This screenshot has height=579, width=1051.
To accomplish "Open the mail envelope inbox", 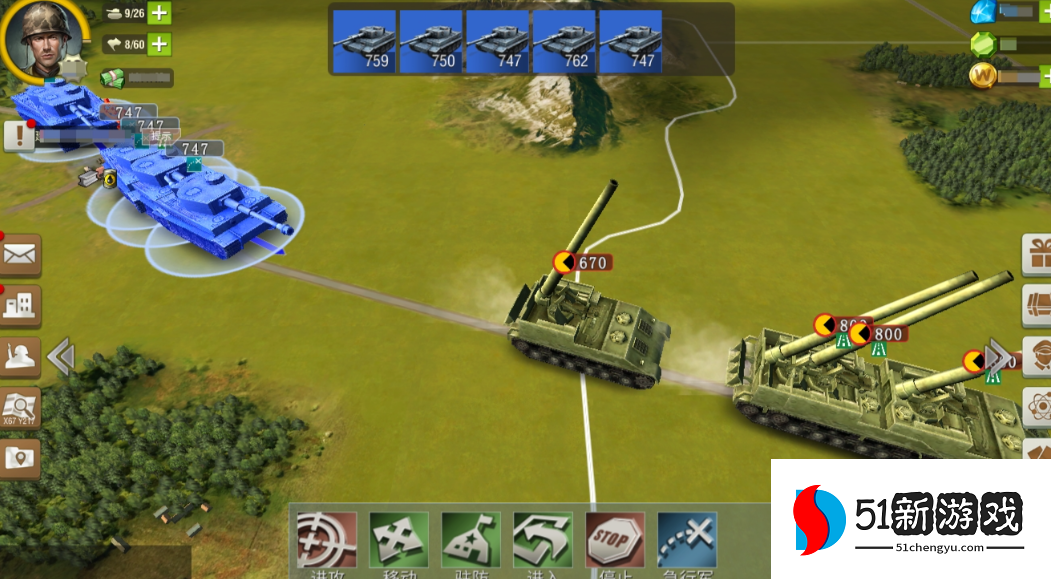I will pos(20,255).
